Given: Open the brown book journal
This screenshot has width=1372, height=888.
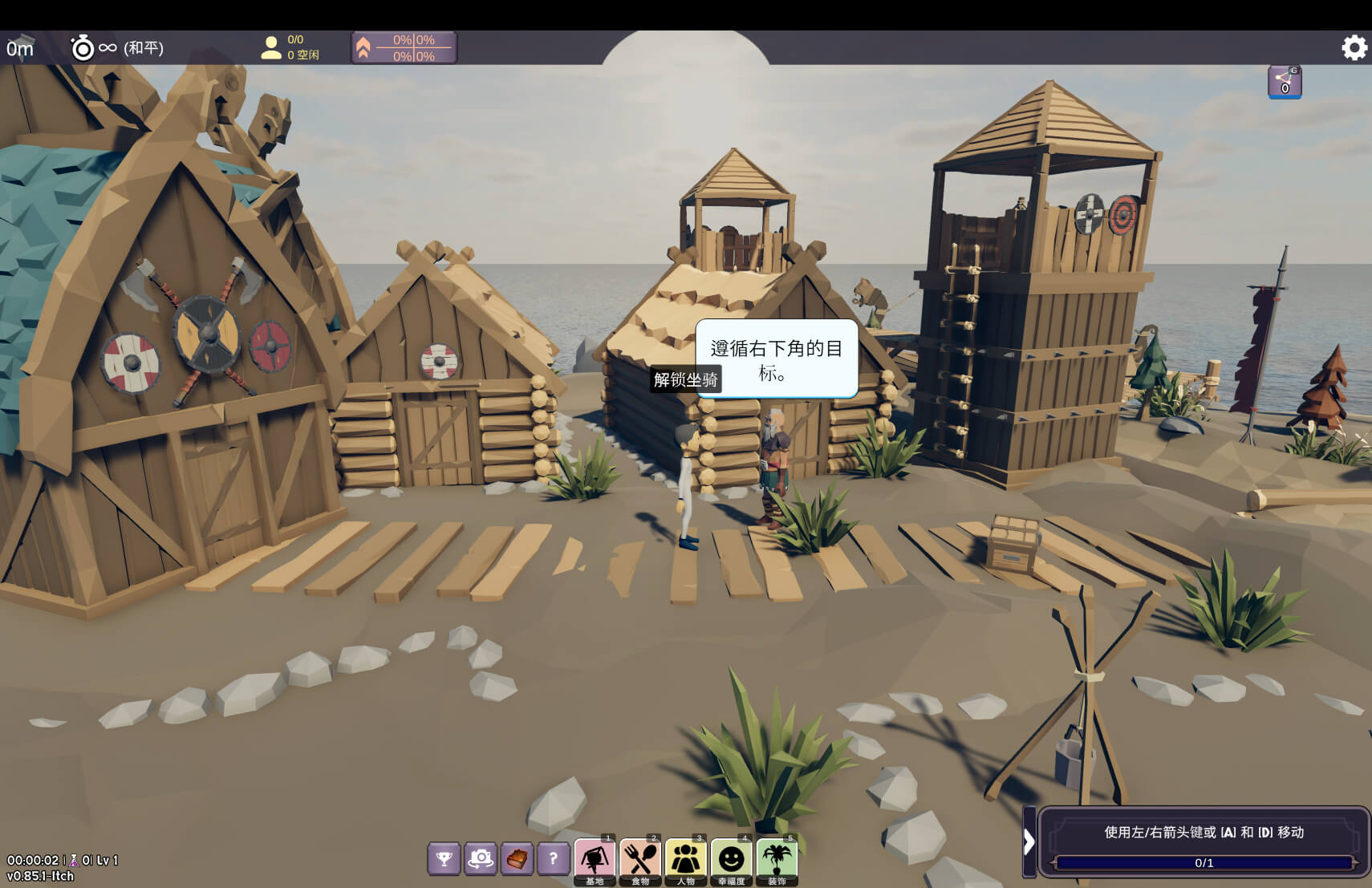Looking at the screenshot, I should click(x=518, y=859).
